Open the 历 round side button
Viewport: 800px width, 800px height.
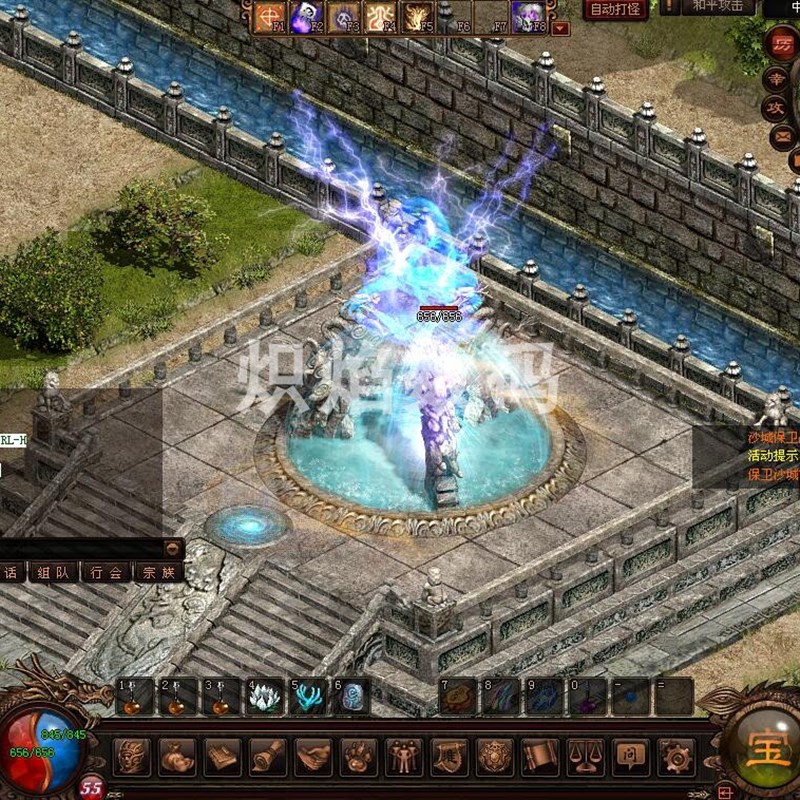782,45
